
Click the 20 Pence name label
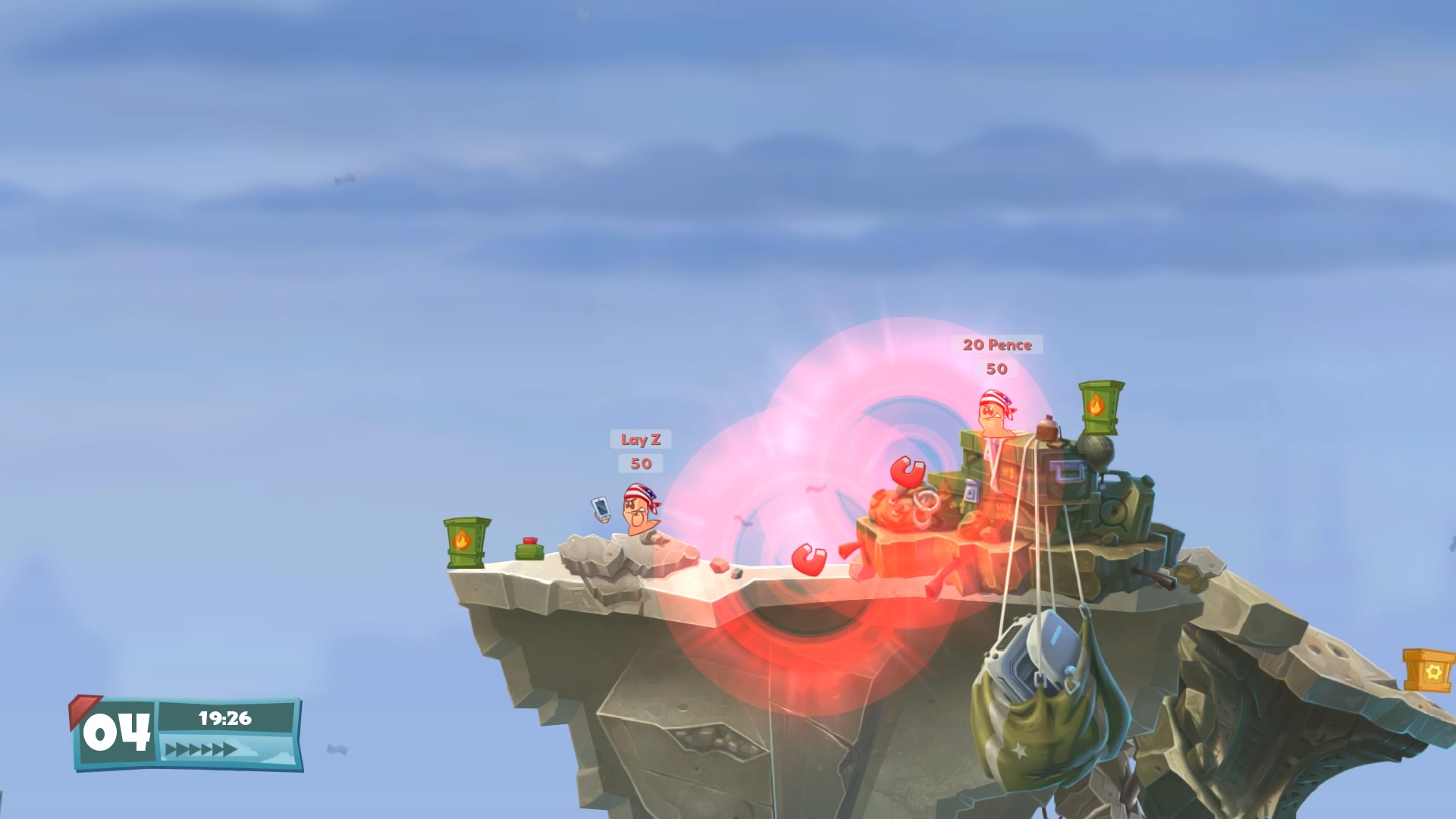996,345
